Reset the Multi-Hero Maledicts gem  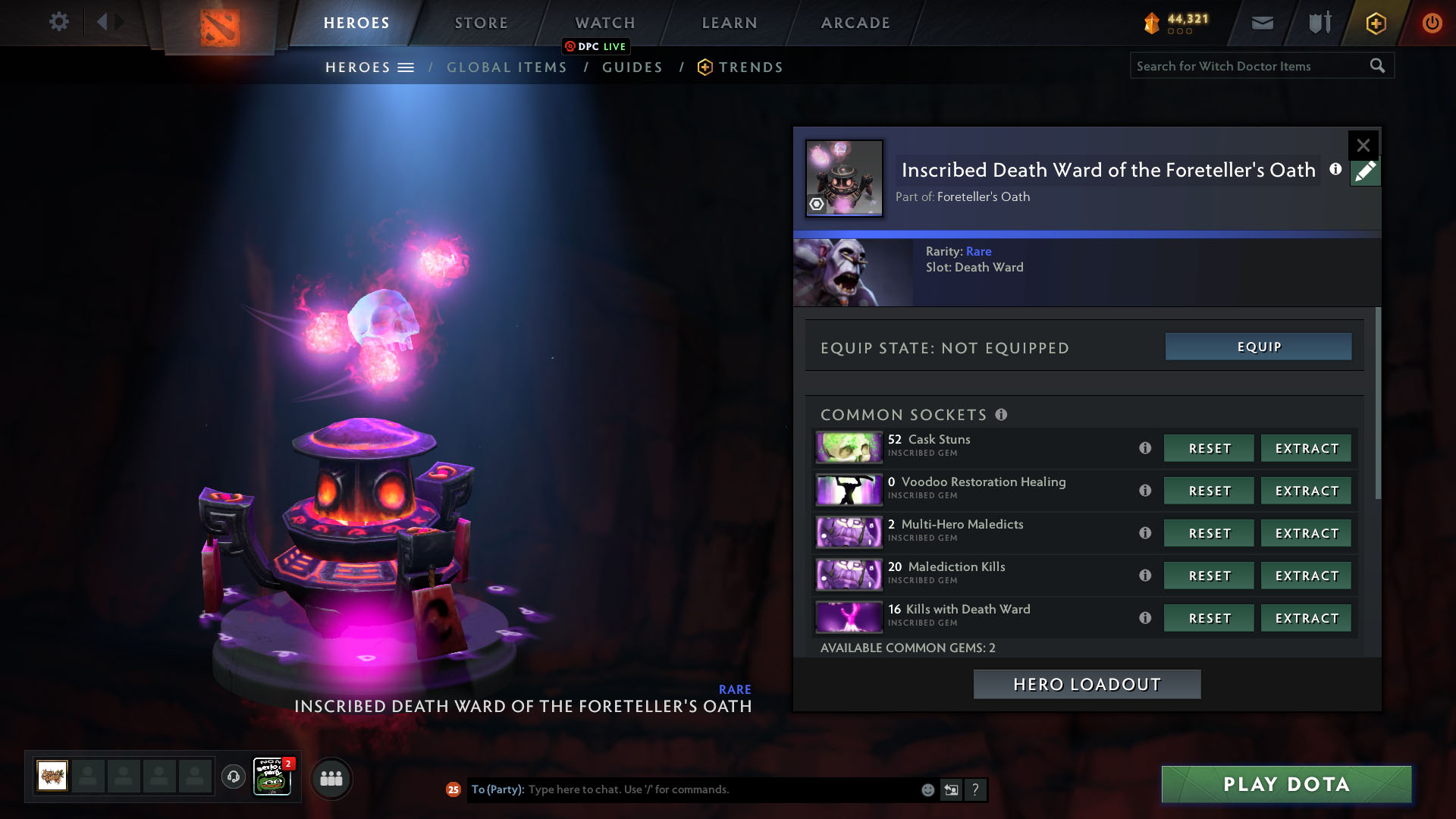(x=1209, y=533)
